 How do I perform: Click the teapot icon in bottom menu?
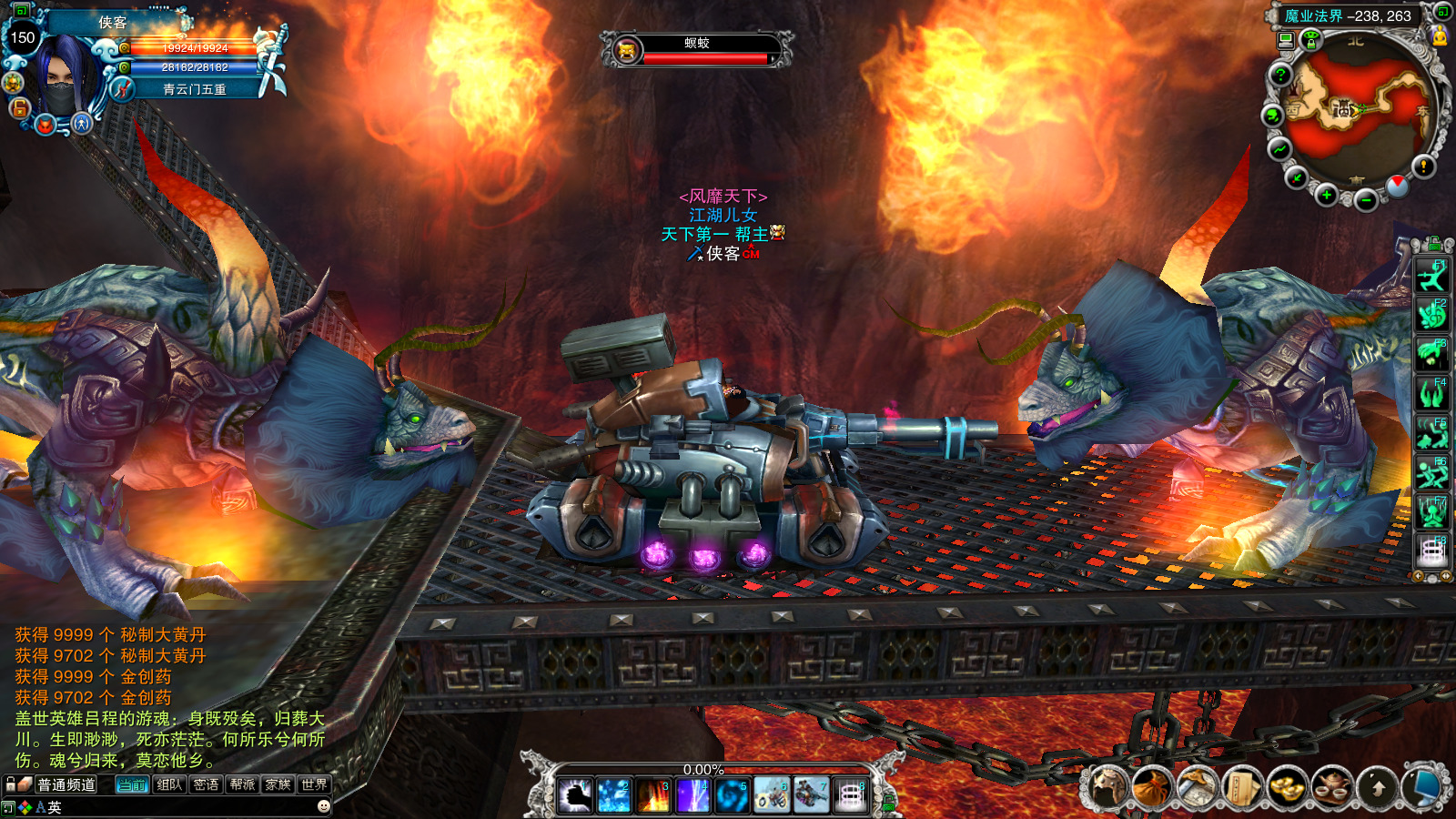(1330, 788)
